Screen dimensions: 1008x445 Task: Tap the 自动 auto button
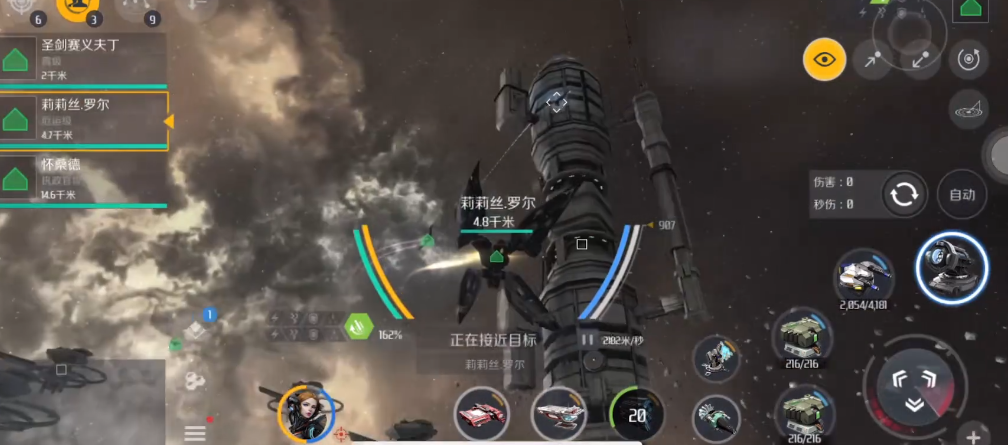(961, 195)
